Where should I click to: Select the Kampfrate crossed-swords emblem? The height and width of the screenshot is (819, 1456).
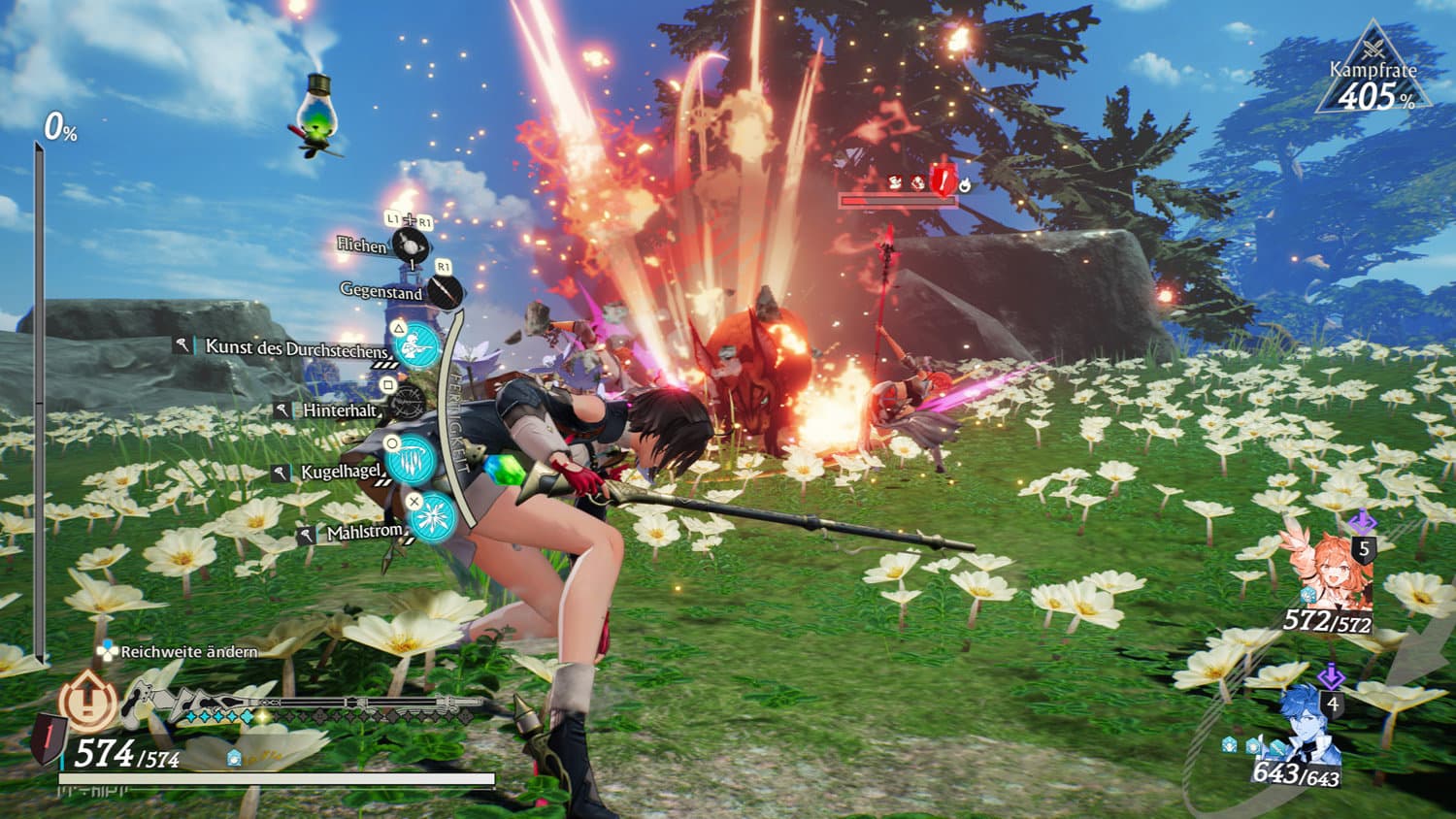click(x=1373, y=46)
